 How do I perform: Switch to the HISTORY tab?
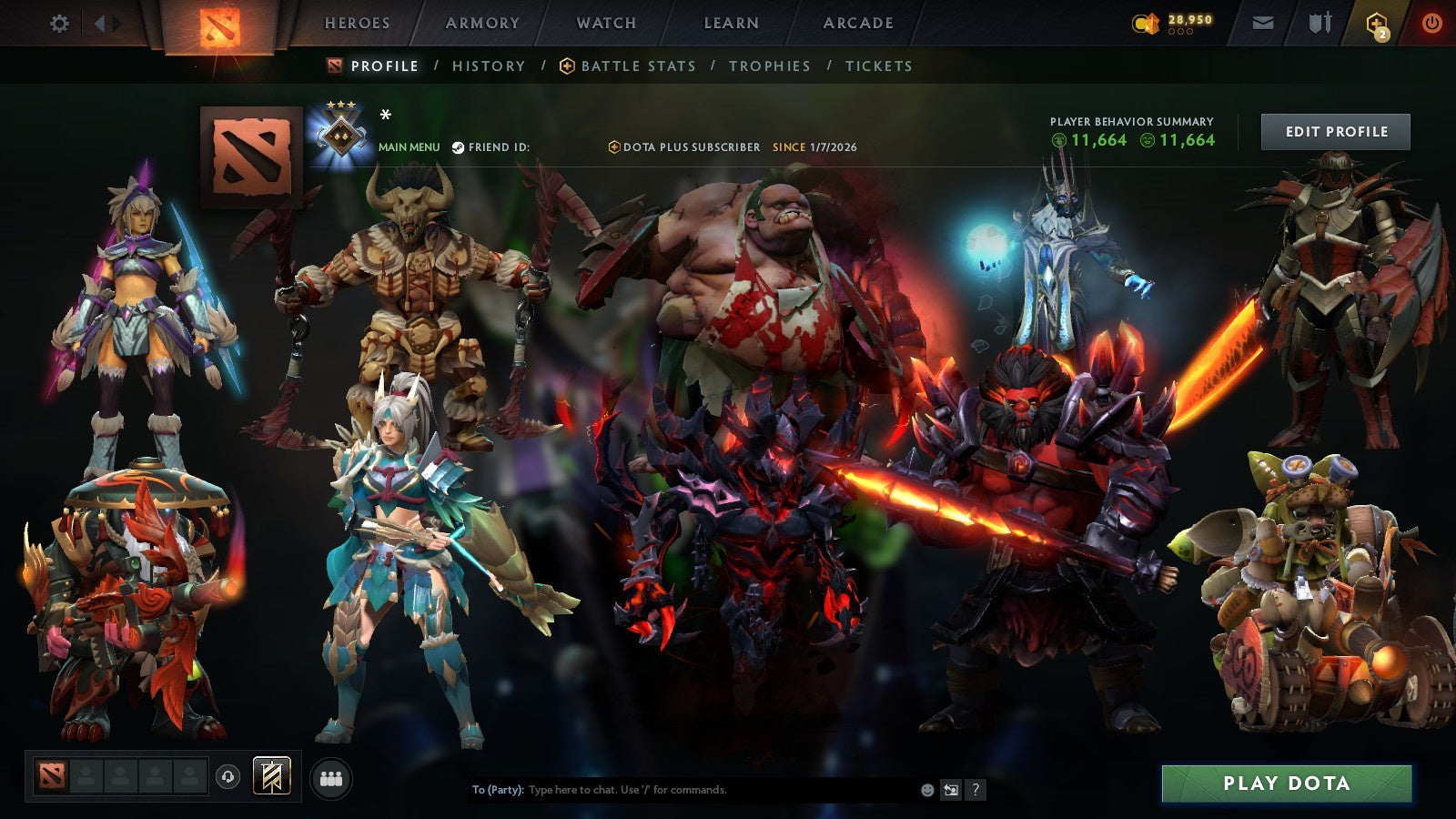tap(490, 66)
